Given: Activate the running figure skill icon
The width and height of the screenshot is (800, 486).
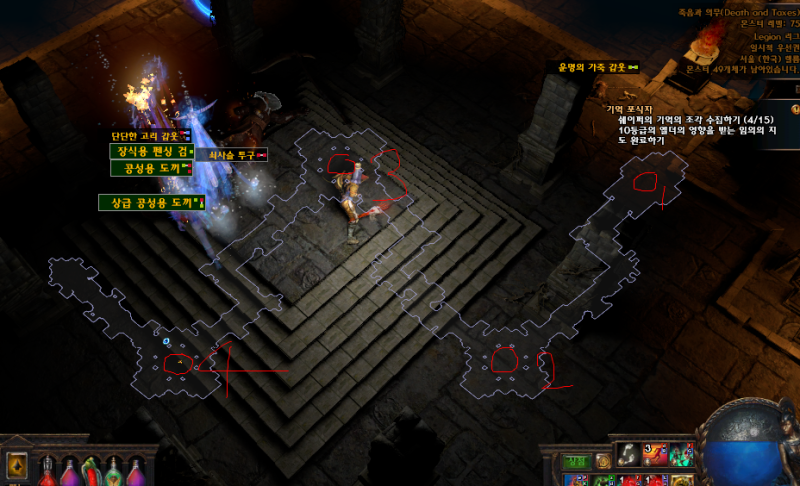Looking at the screenshot, I should pos(657,455).
